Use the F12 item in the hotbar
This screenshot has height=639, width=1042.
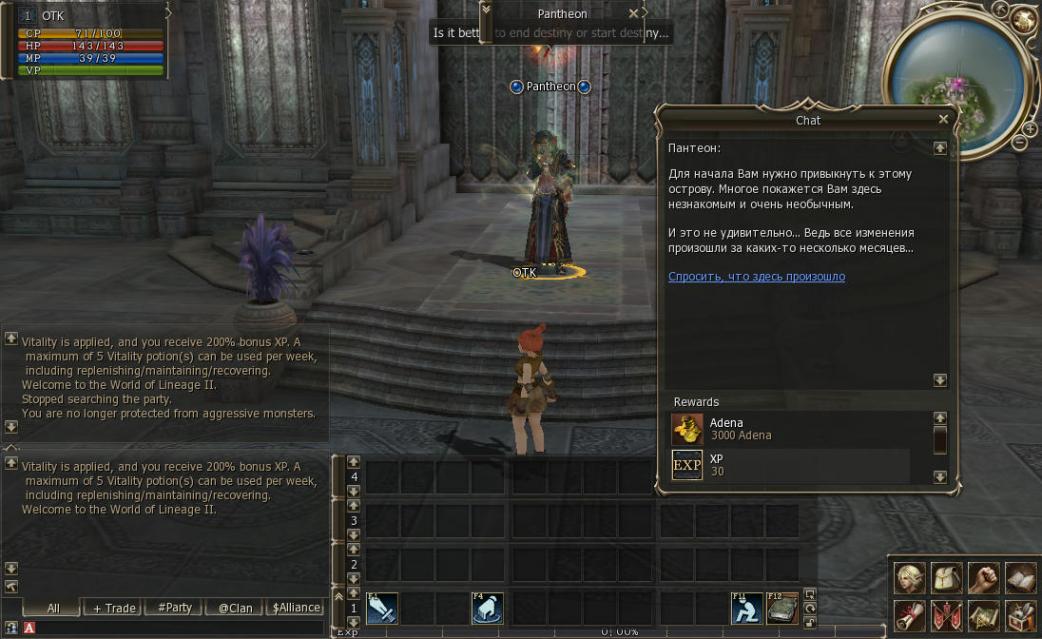tap(782, 609)
